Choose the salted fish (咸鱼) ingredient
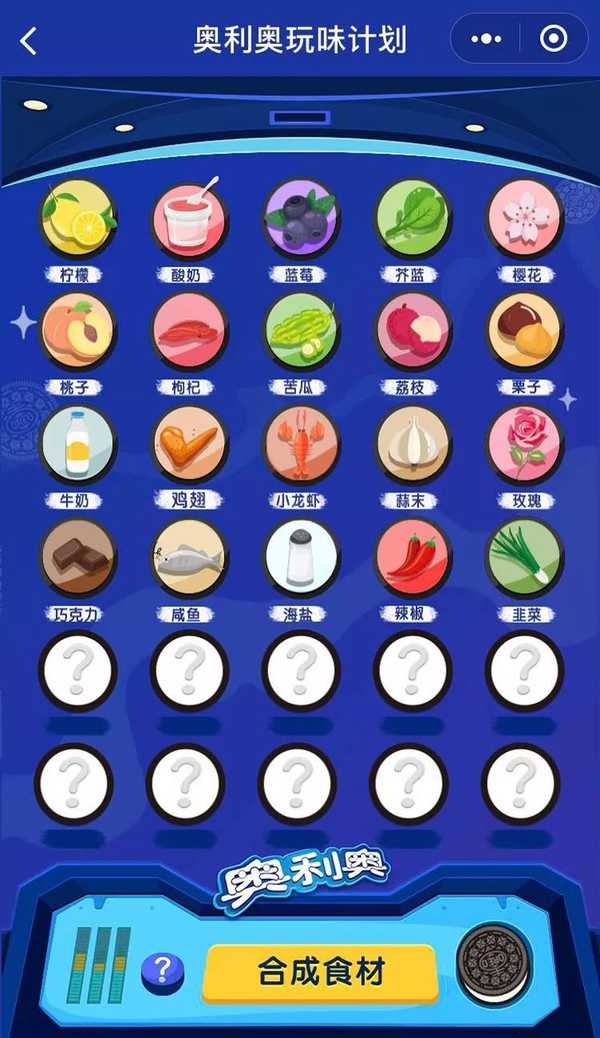 [x=190, y=557]
